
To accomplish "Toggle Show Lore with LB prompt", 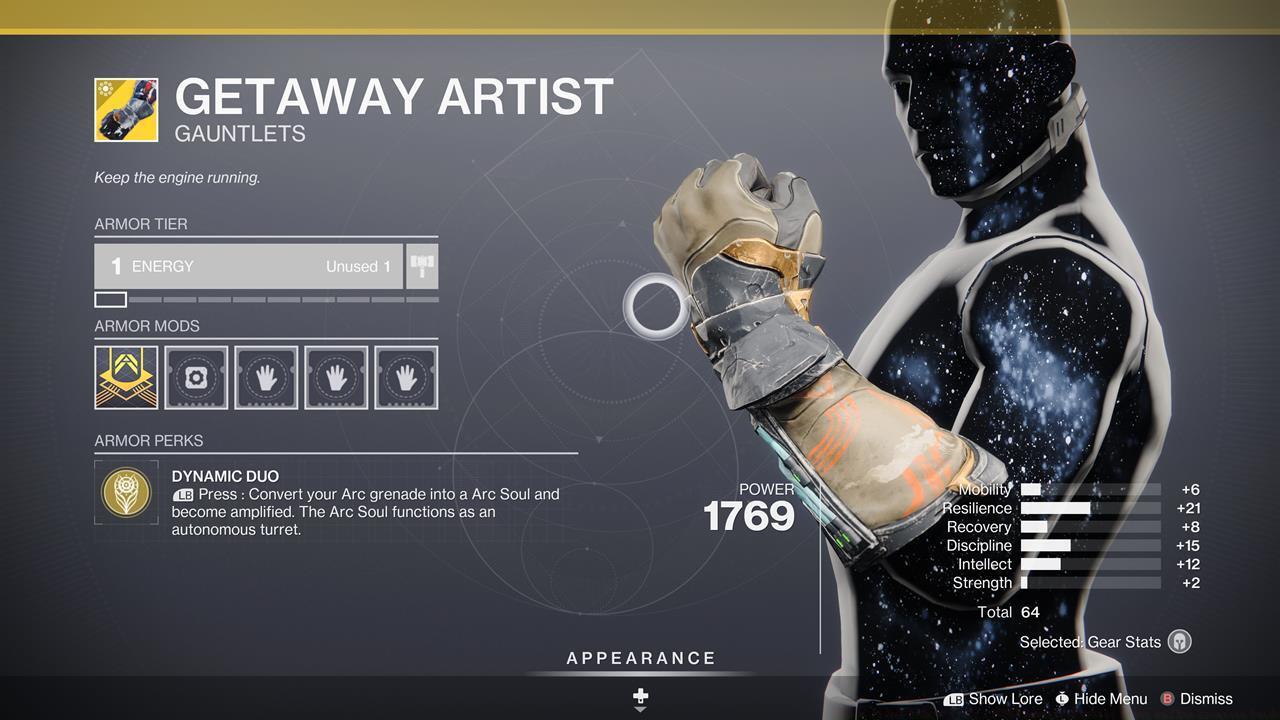I will coord(995,699).
